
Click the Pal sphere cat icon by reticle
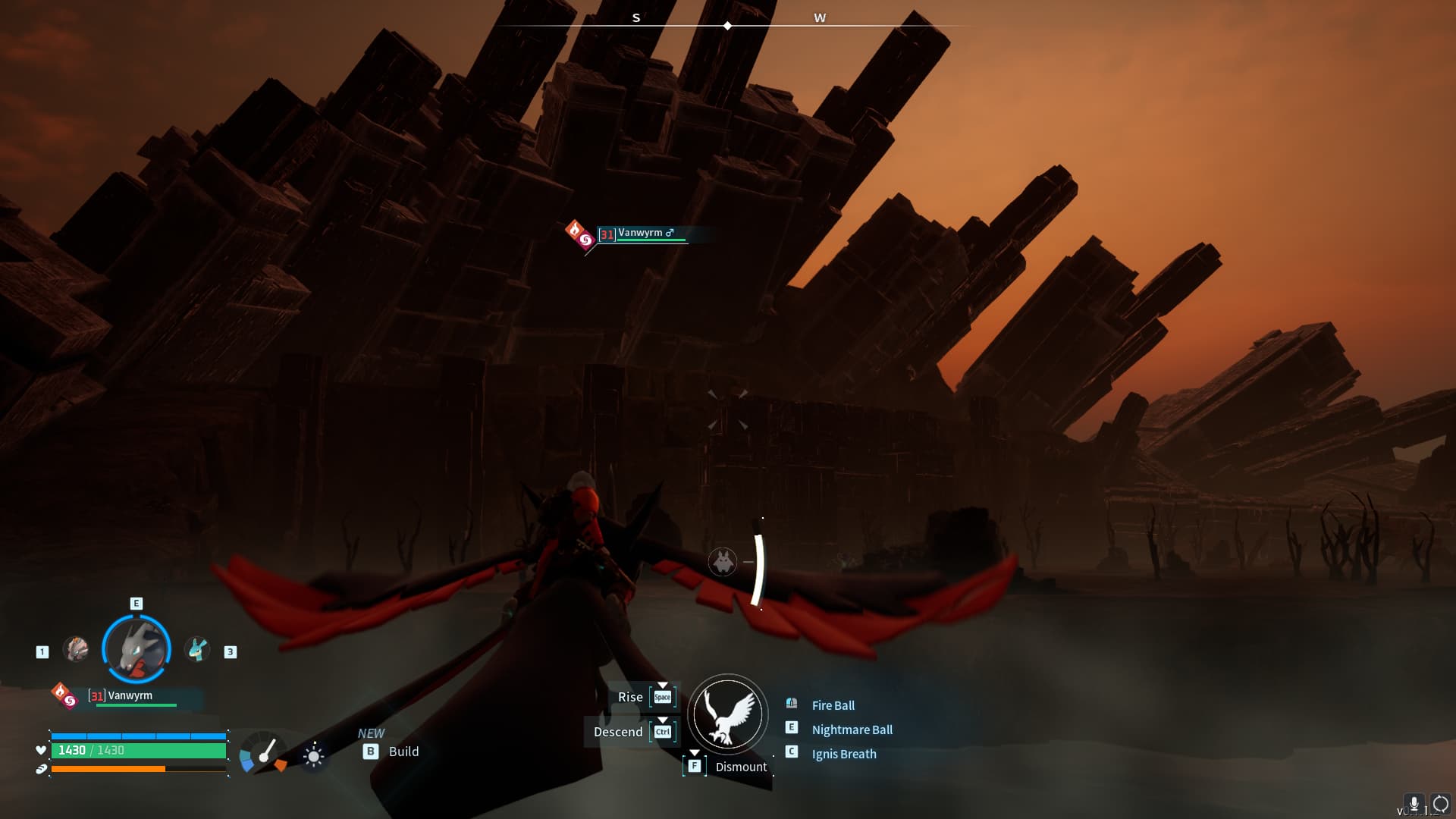(723, 562)
